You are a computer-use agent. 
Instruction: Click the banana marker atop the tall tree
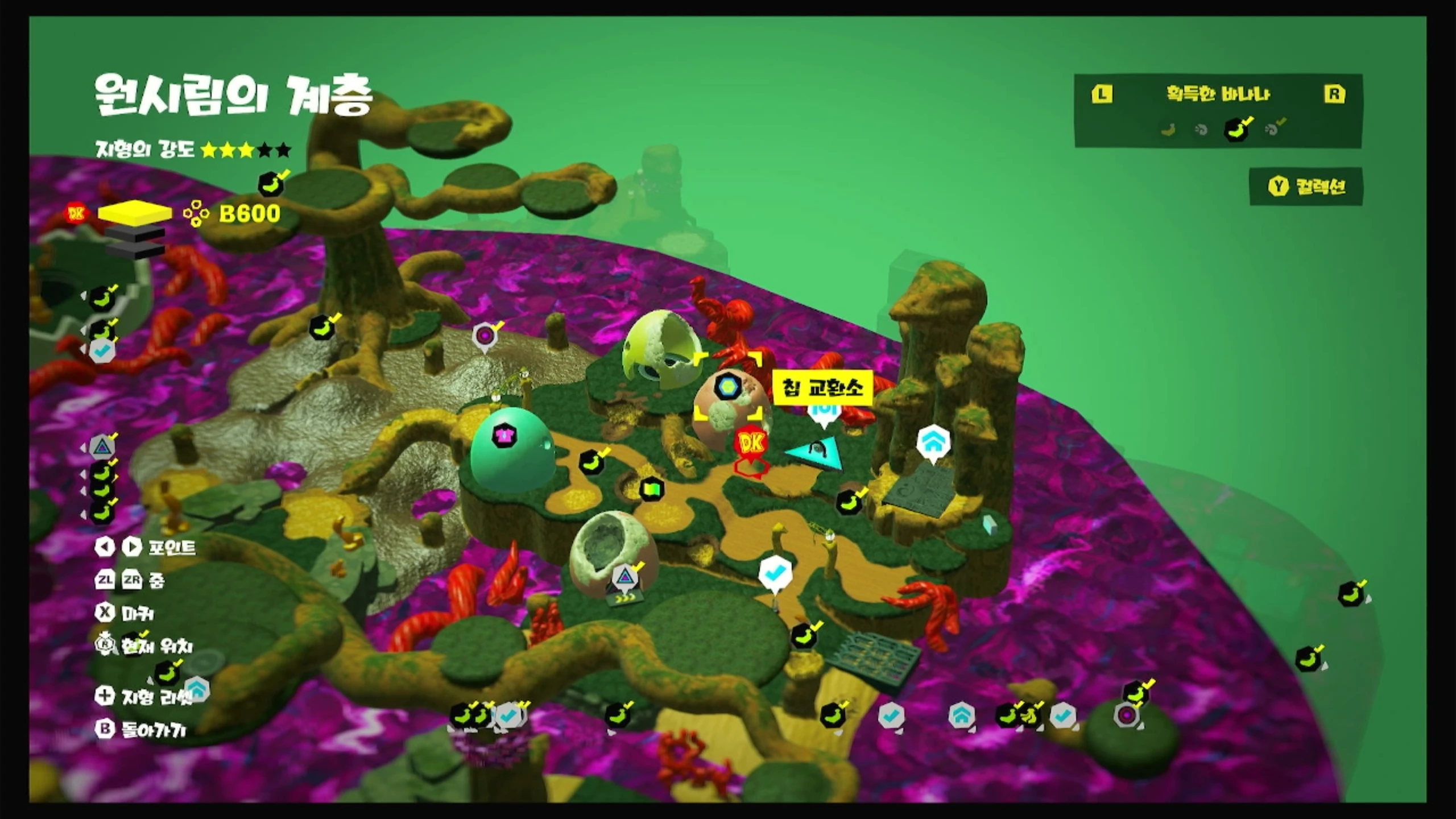(x=271, y=184)
